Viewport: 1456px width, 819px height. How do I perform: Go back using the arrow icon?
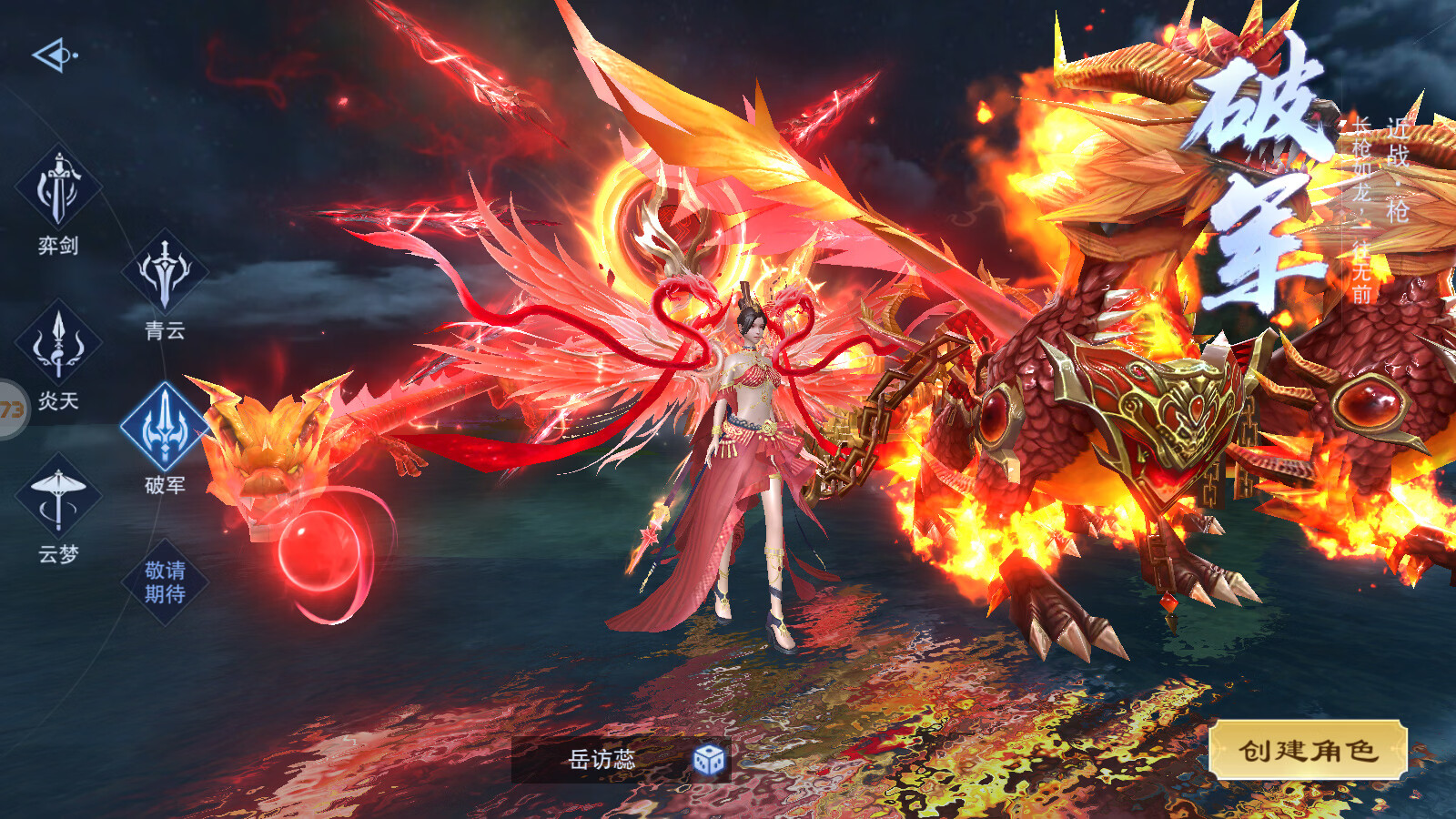click(55, 56)
